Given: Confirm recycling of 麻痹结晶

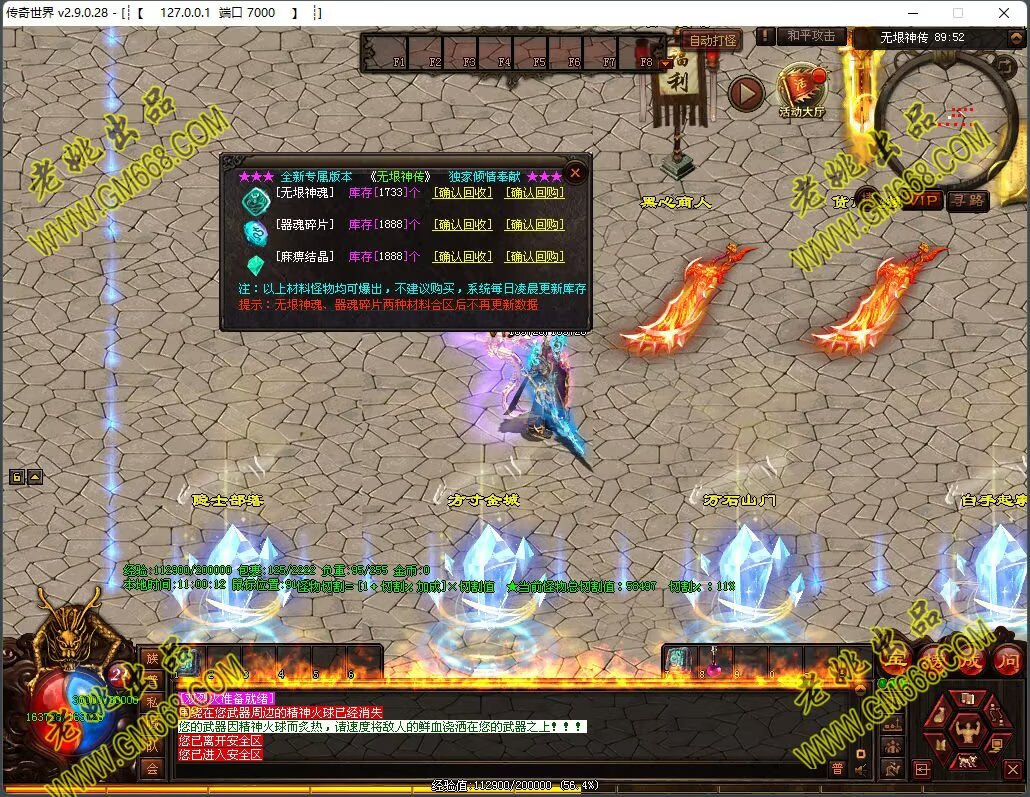Looking at the screenshot, I should pos(462,257).
